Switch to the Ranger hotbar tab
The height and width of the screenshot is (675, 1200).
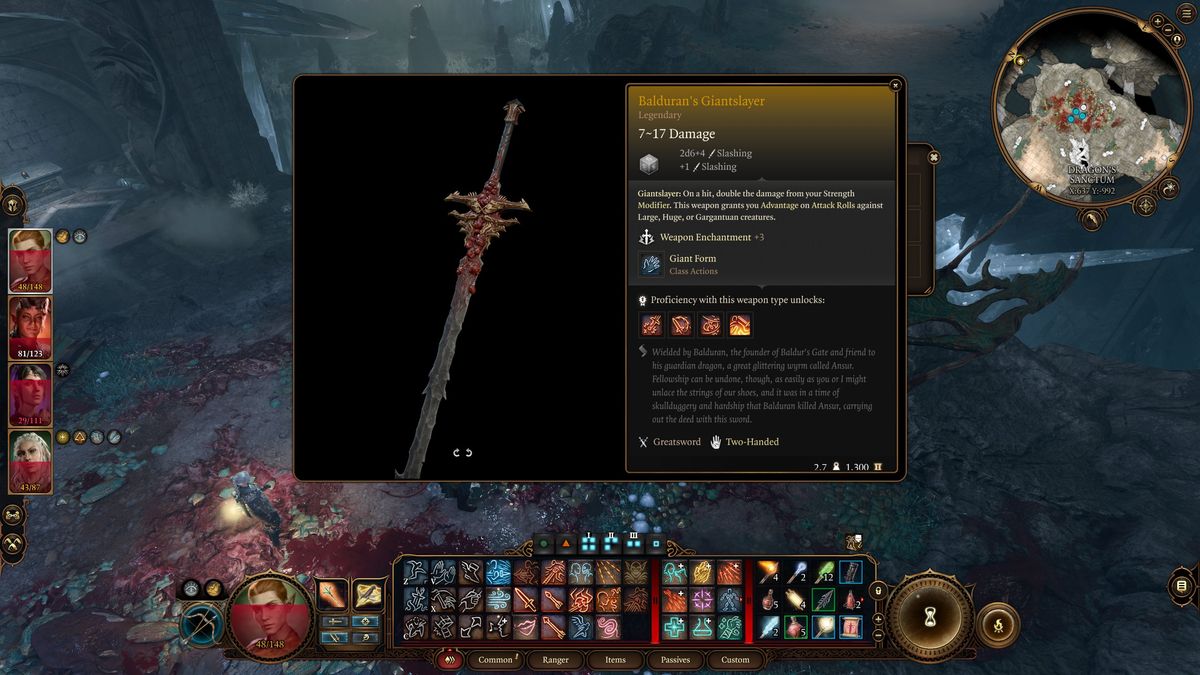(556, 660)
